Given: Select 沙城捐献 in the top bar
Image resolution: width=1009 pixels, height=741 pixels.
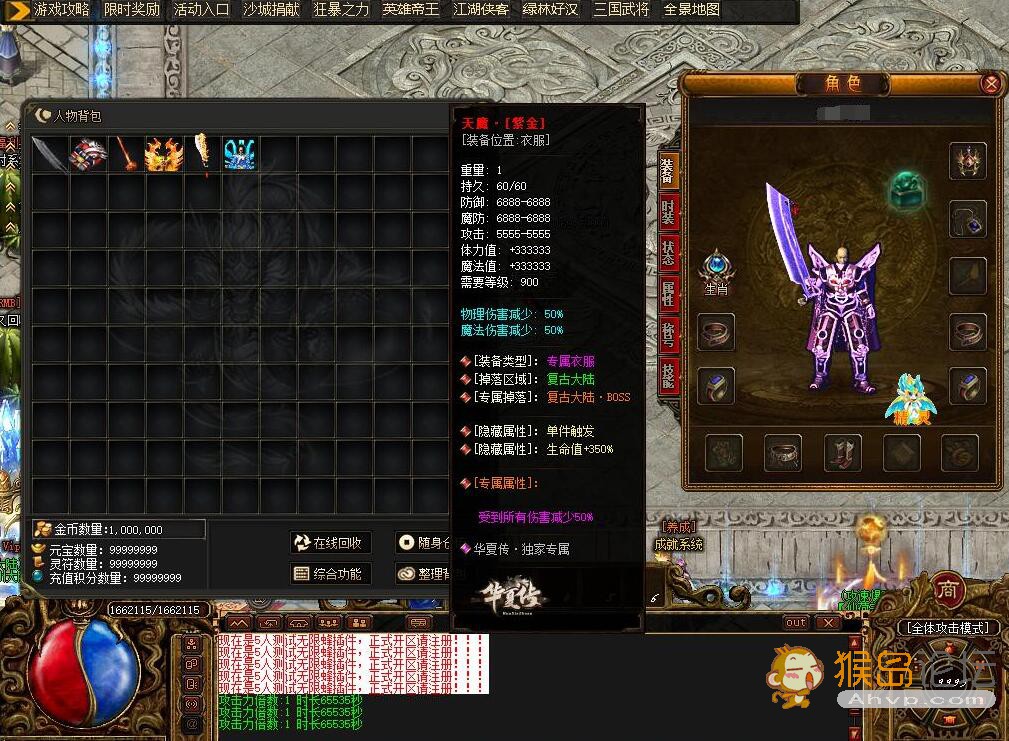Looking at the screenshot, I should coord(271,10).
